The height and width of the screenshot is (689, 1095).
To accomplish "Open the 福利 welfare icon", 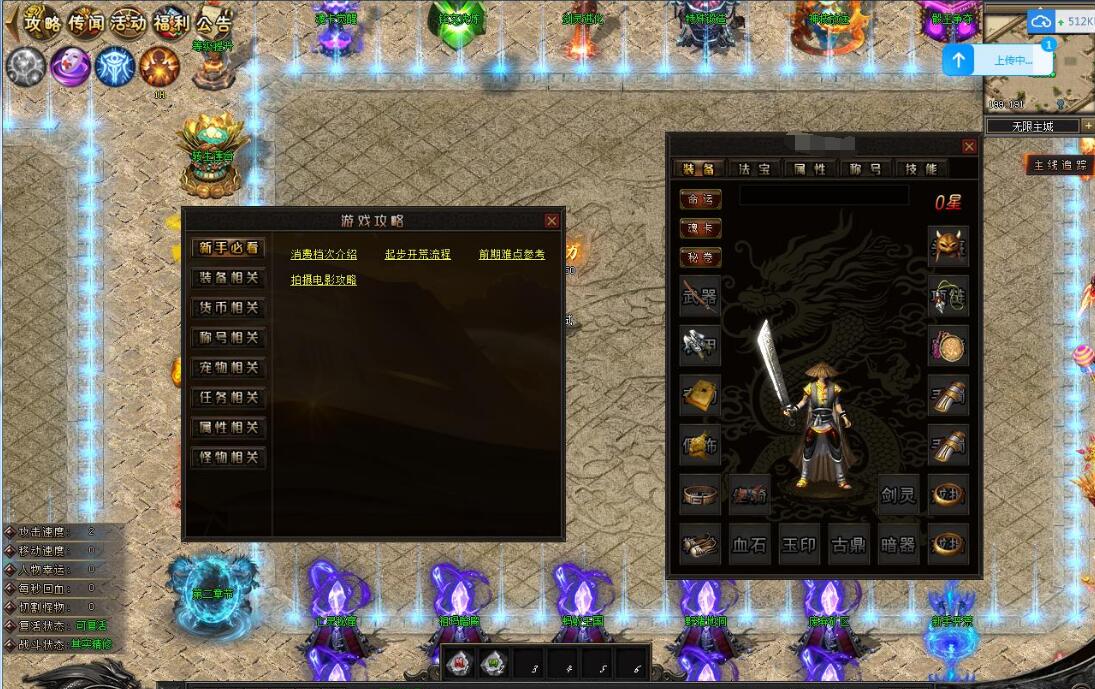I will (170, 22).
